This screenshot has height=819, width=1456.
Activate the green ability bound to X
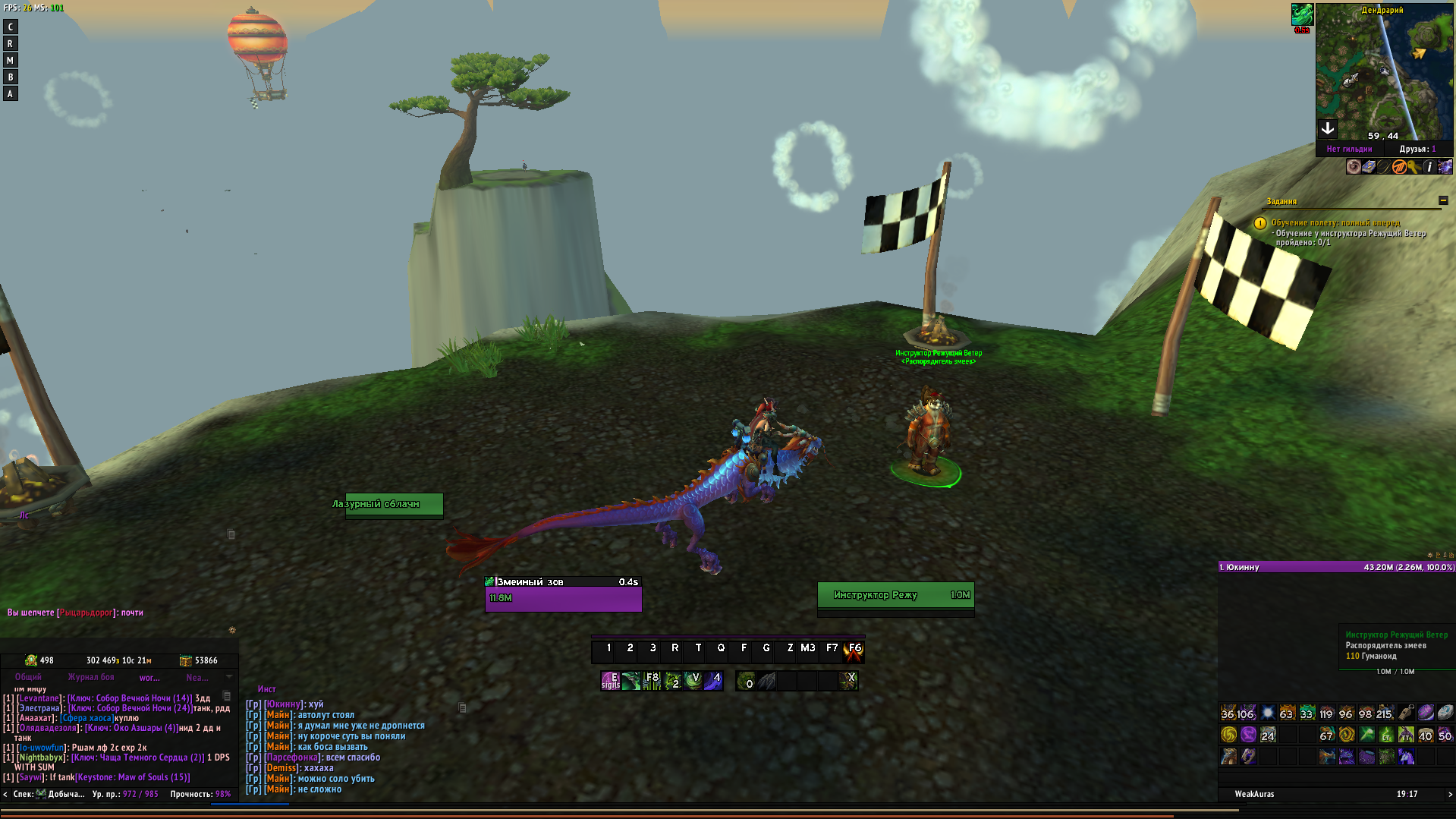(x=848, y=681)
